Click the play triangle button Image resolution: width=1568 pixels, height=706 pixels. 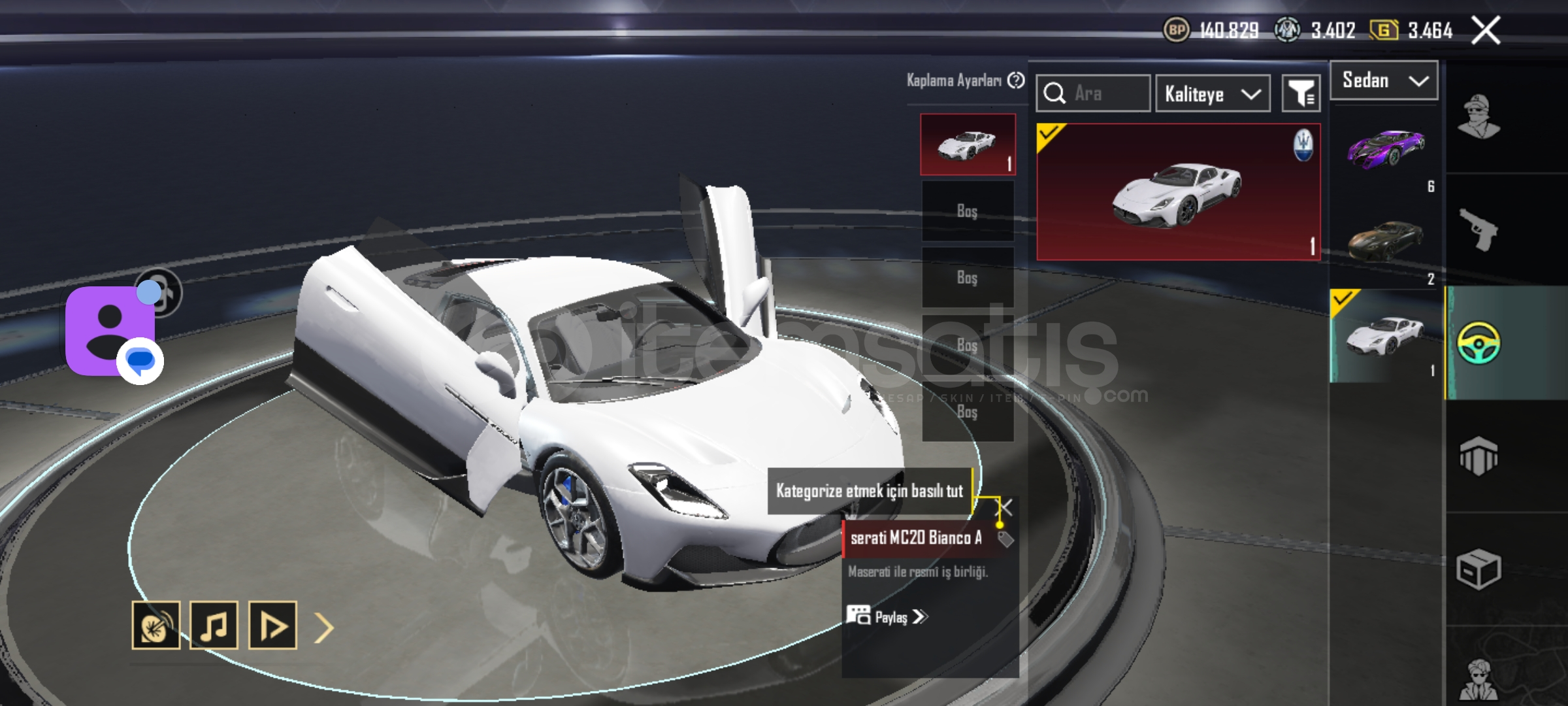pyautogui.click(x=273, y=626)
